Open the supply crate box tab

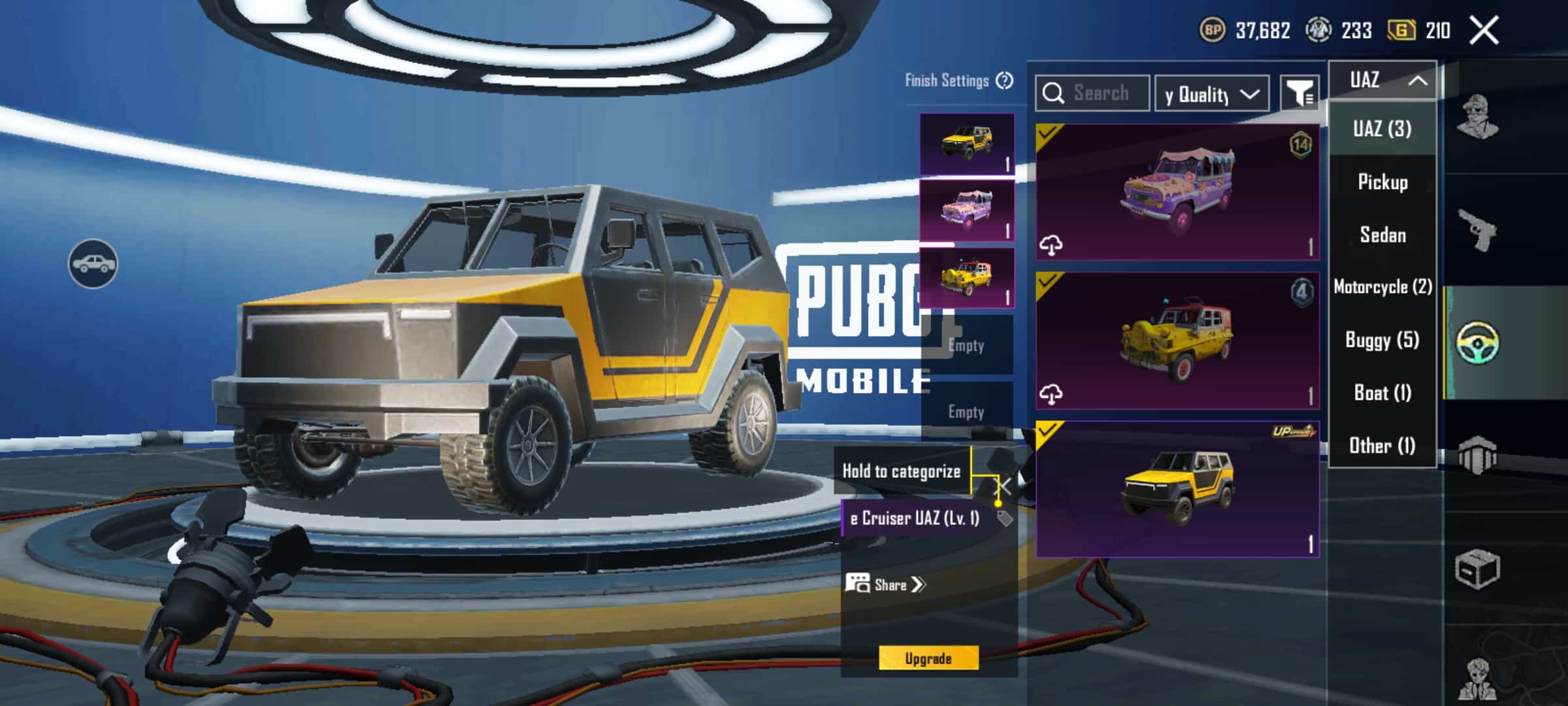[x=1477, y=569]
